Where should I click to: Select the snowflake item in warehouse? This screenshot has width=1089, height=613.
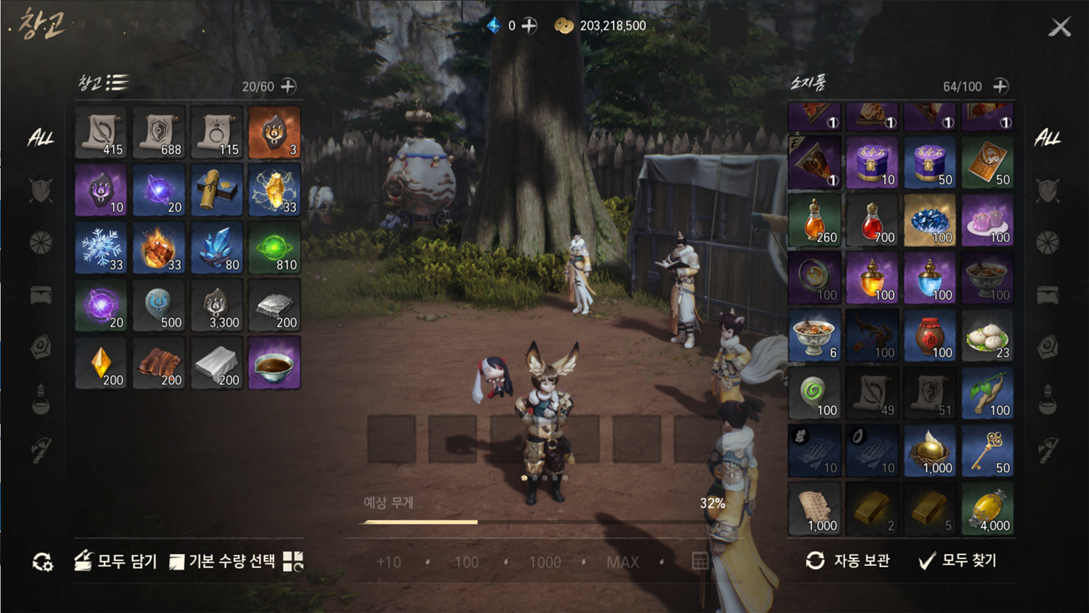101,247
